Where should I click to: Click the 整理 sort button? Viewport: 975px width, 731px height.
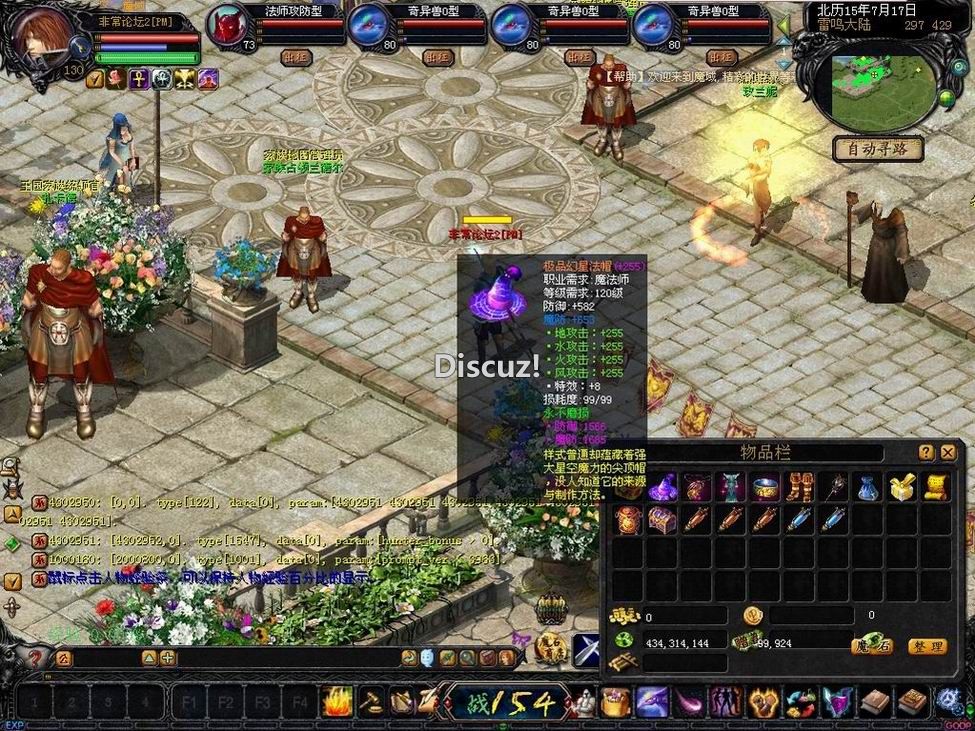(x=926, y=647)
